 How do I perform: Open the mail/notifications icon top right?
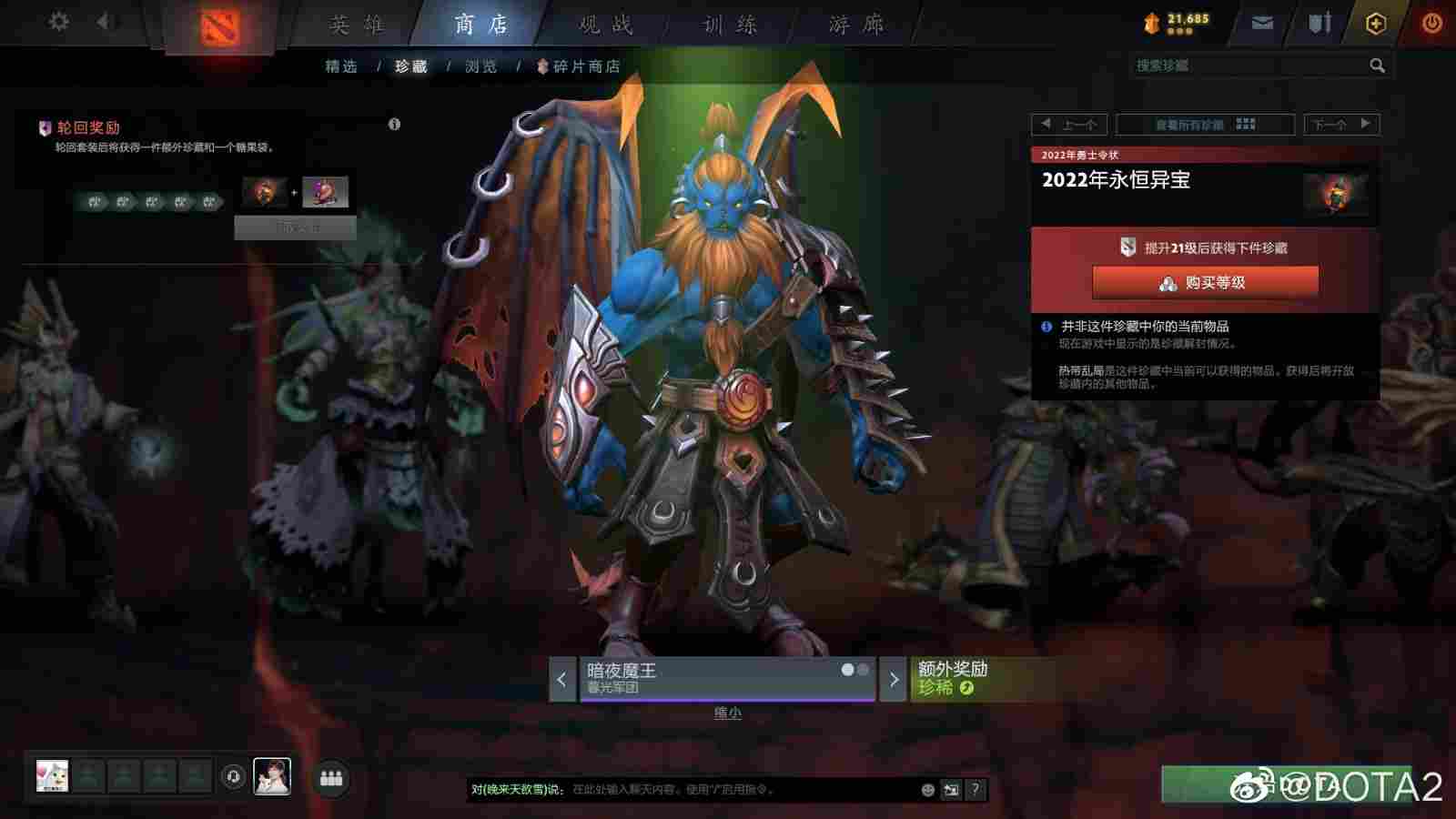click(x=1263, y=22)
